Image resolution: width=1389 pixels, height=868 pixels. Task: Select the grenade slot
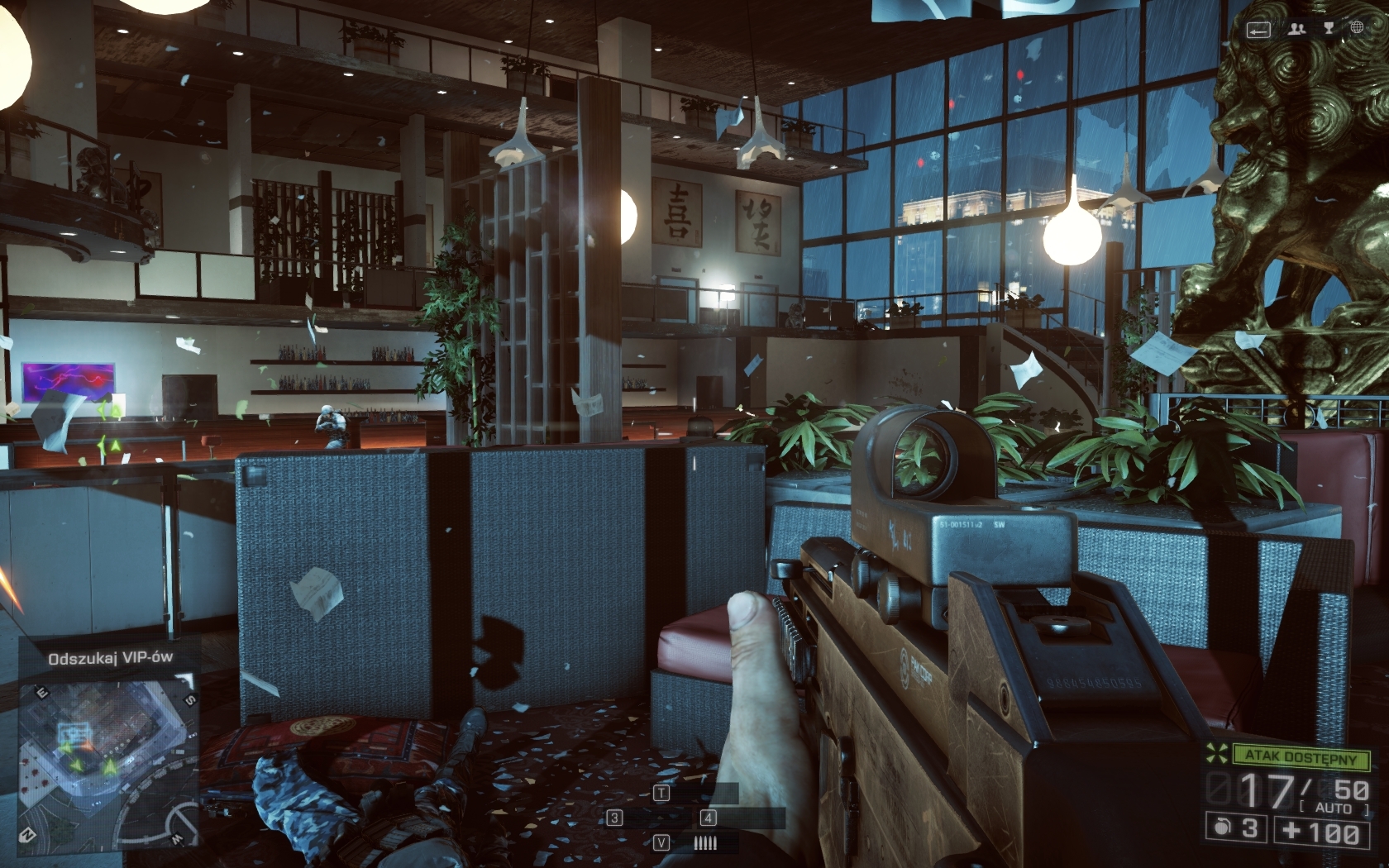[1238, 829]
